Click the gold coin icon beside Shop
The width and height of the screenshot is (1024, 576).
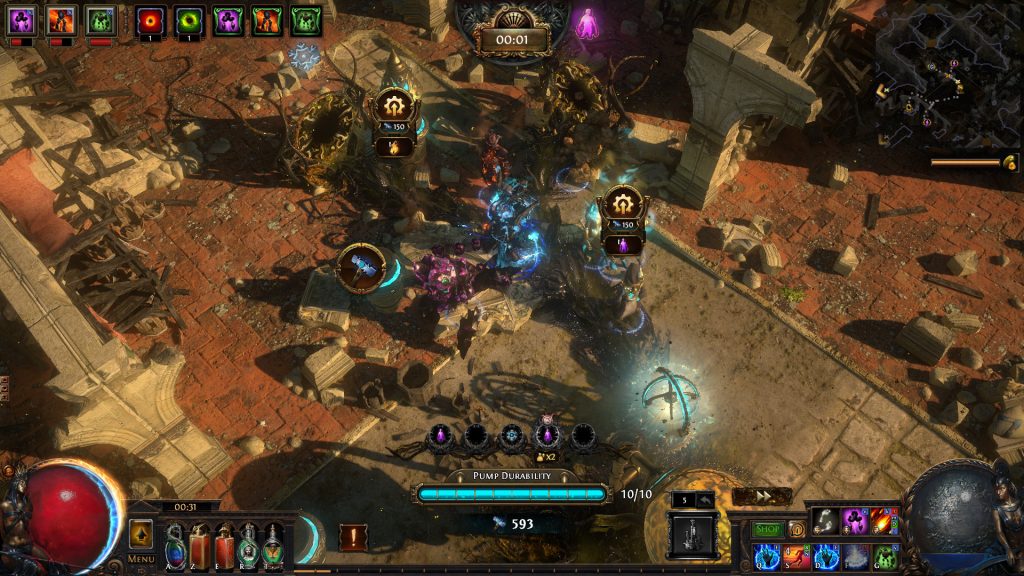click(797, 529)
